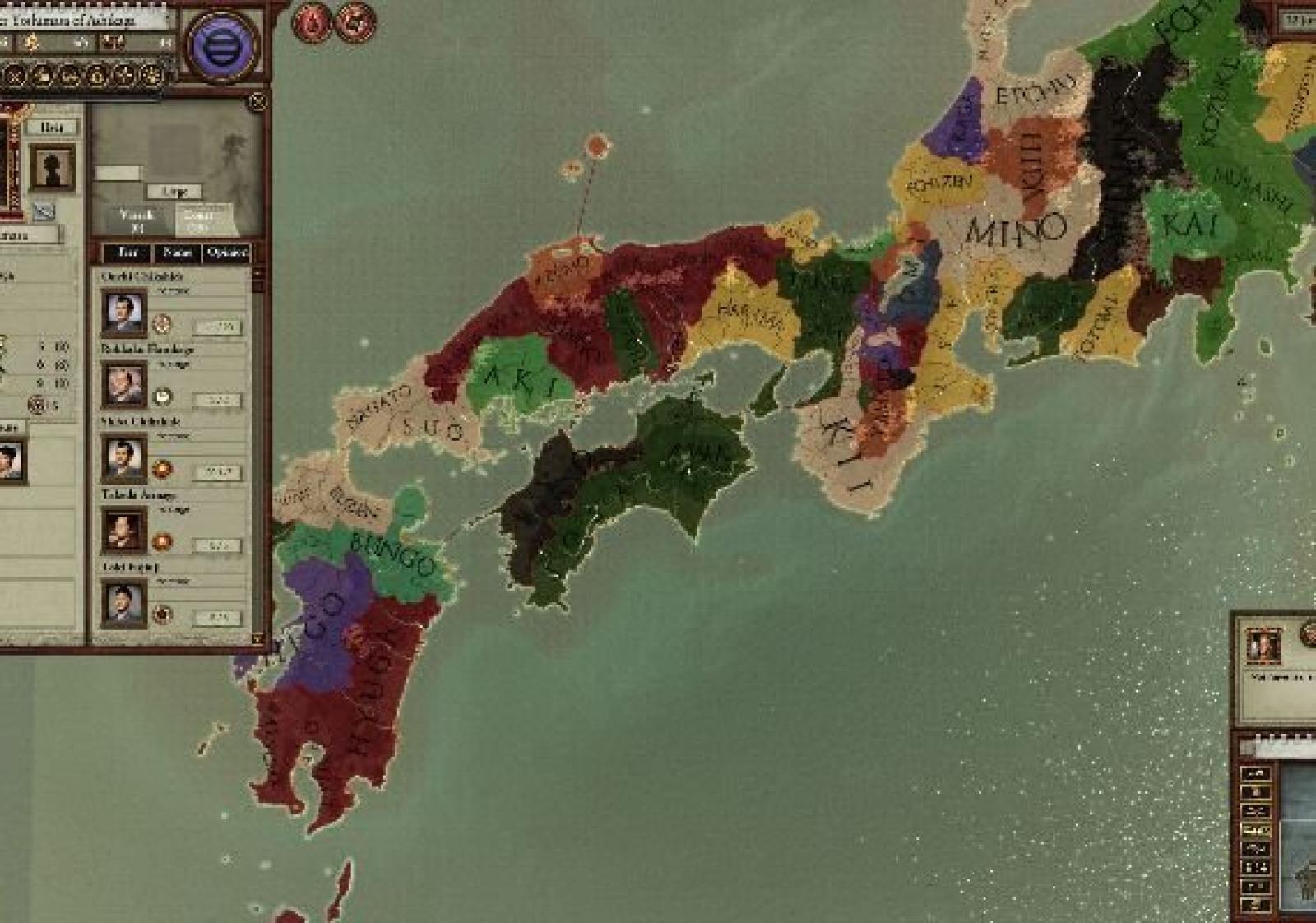
Task: Click the Heir button
Action: coord(51,128)
